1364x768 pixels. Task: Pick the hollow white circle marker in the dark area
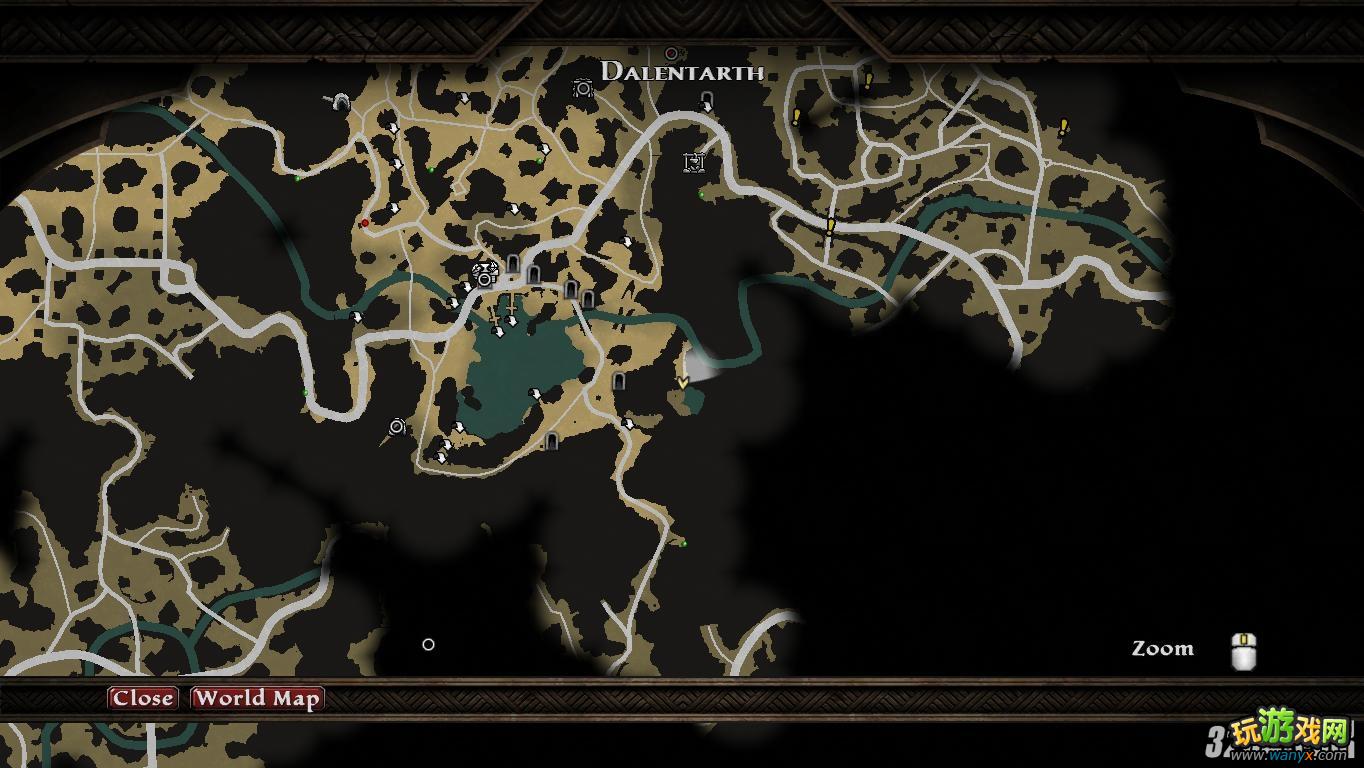tap(428, 644)
